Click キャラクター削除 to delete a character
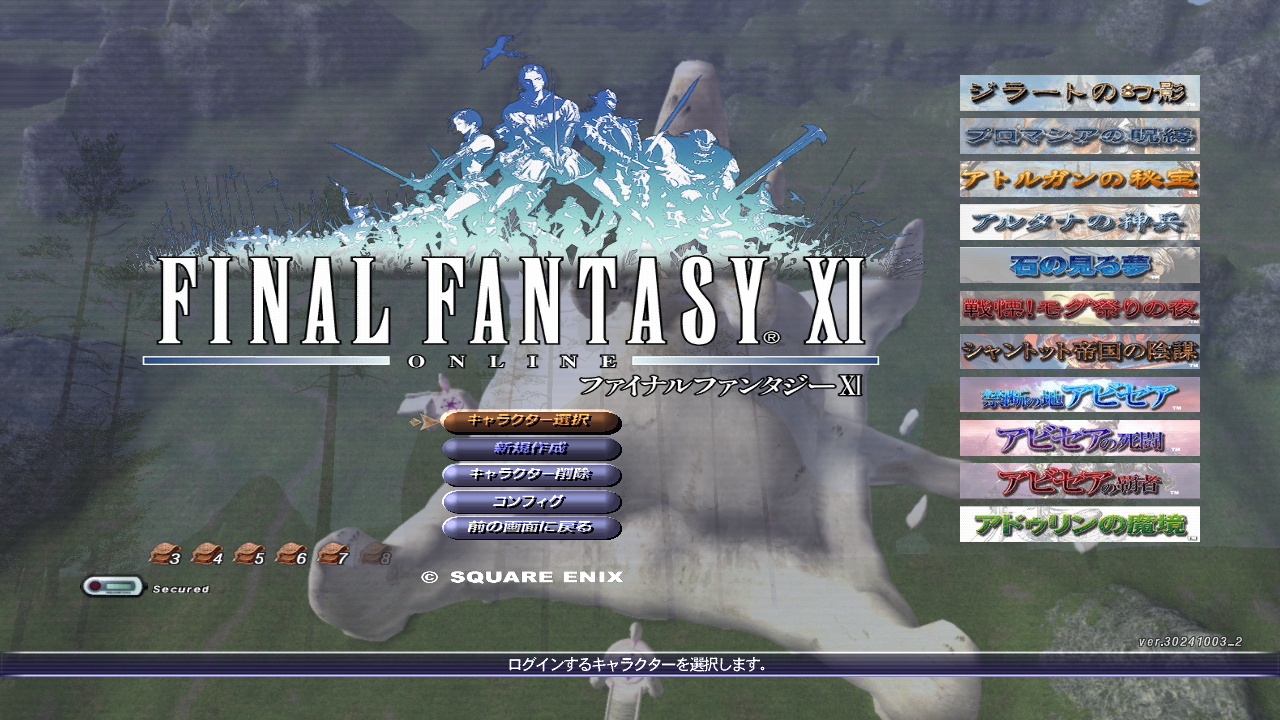Image resolution: width=1280 pixels, height=720 pixels. (530, 477)
